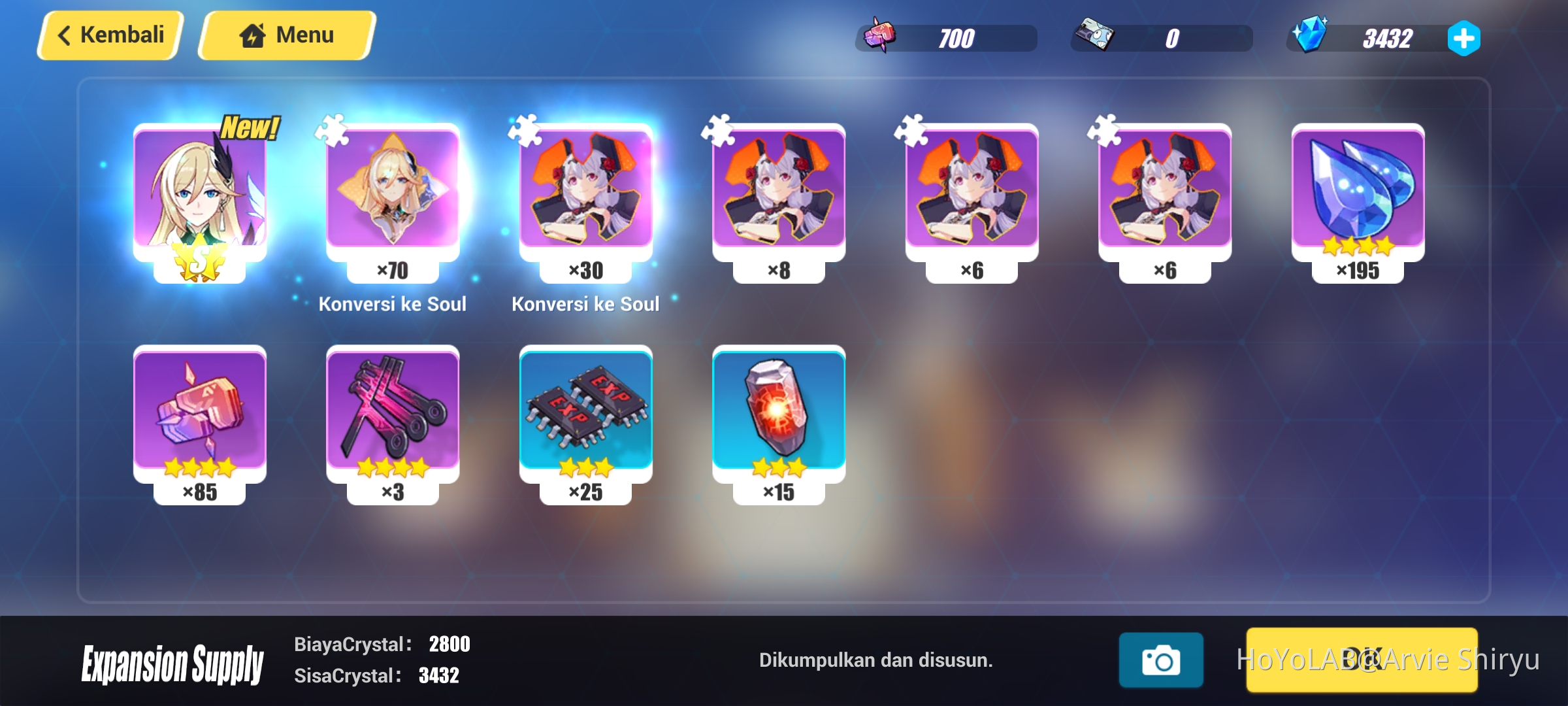The width and height of the screenshot is (1568, 706).
Task: Click the home icon inside the Menu button
Action: click(253, 34)
